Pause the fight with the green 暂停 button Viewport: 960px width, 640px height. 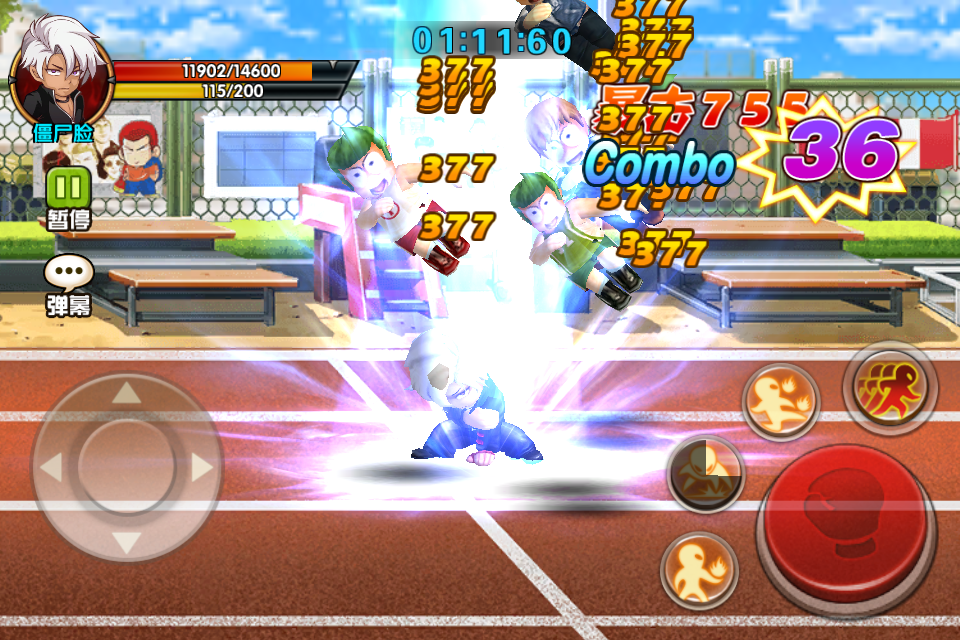[x=68, y=188]
